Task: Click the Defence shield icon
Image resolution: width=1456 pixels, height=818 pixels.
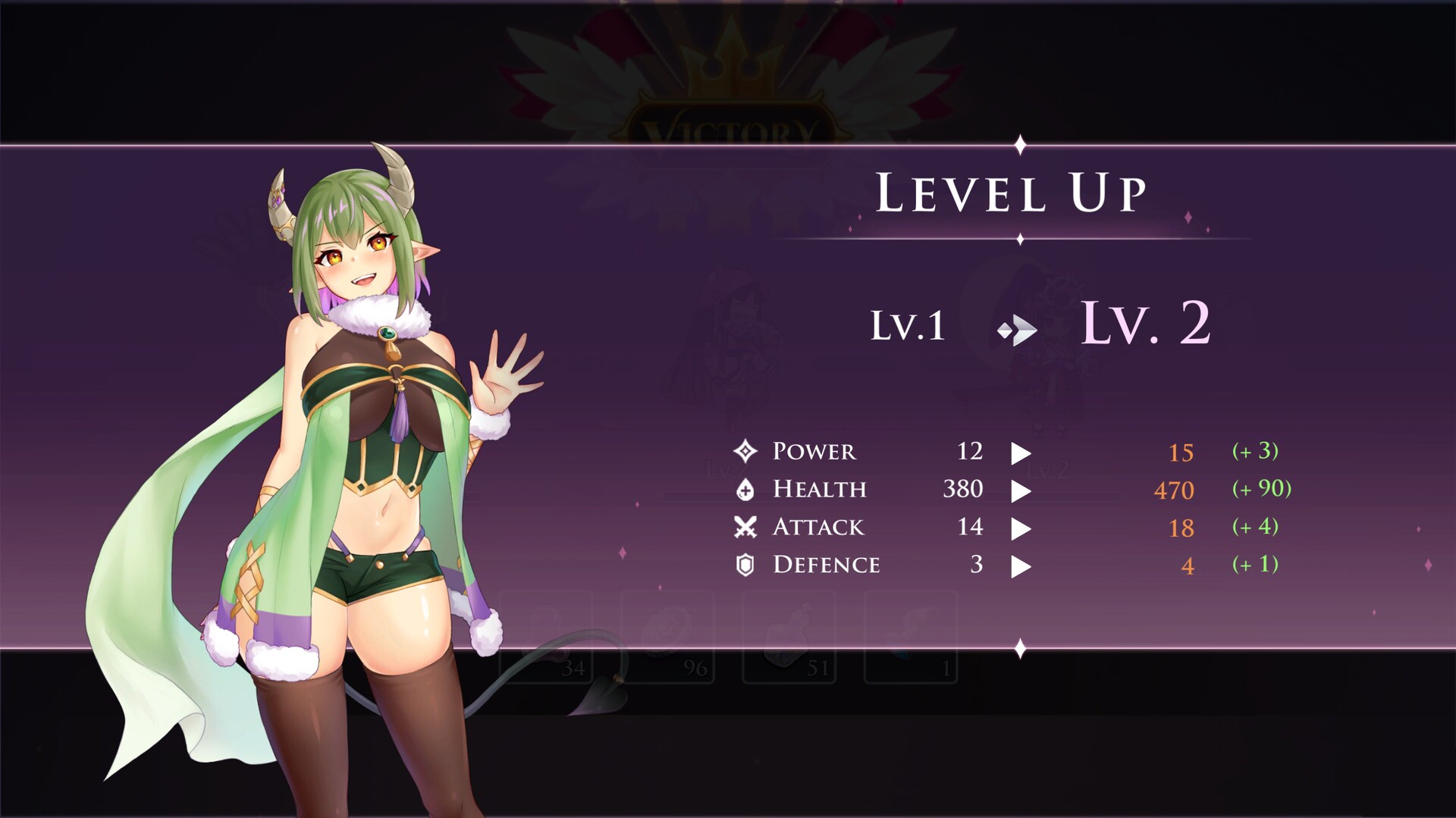Action: coord(747,564)
